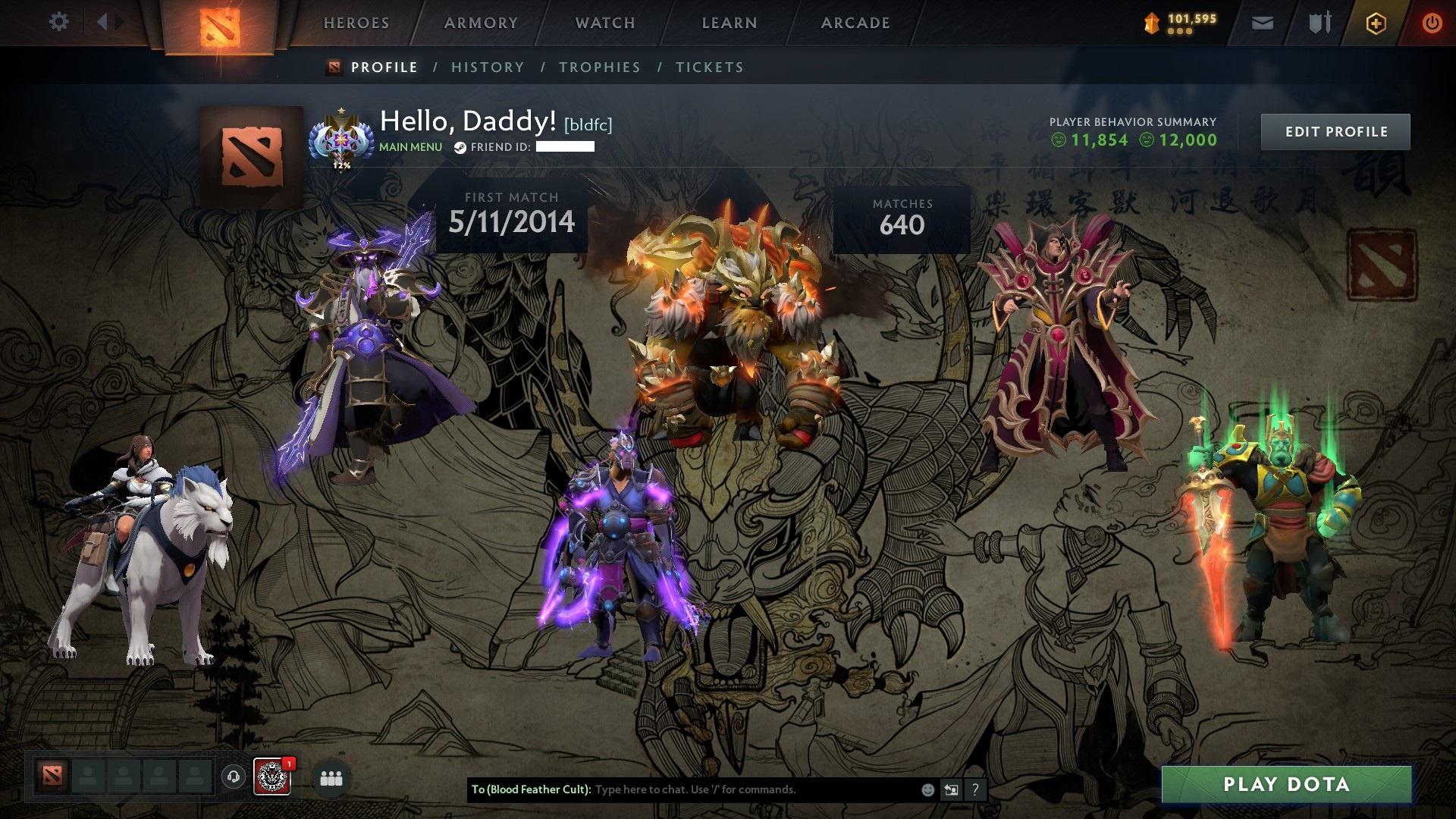Image resolution: width=1456 pixels, height=819 pixels.
Task: Show the Trophies tab
Action: (x=600, y=67)
